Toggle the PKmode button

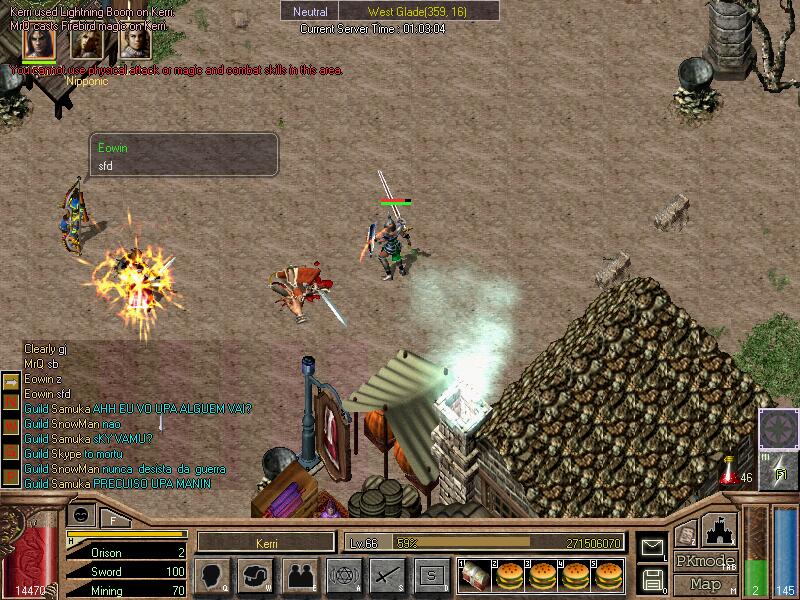coord(706,561)
